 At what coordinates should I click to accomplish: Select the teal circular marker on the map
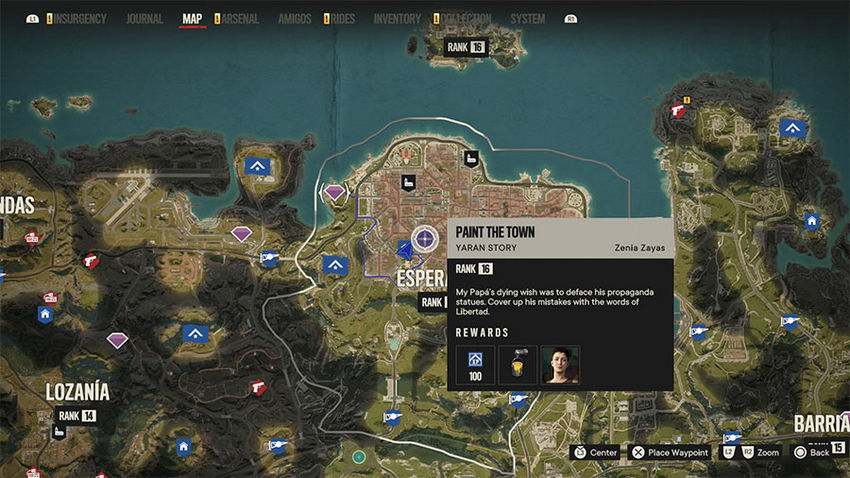(359, 457)
